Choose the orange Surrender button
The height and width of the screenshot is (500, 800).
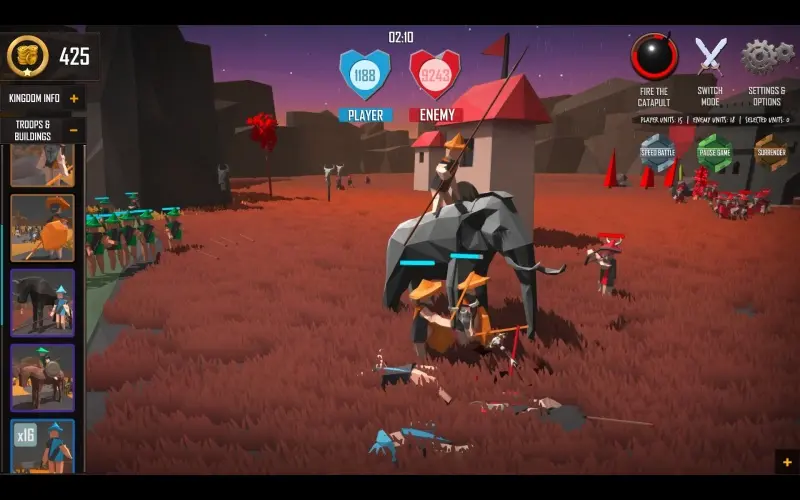tap(770, 152)
